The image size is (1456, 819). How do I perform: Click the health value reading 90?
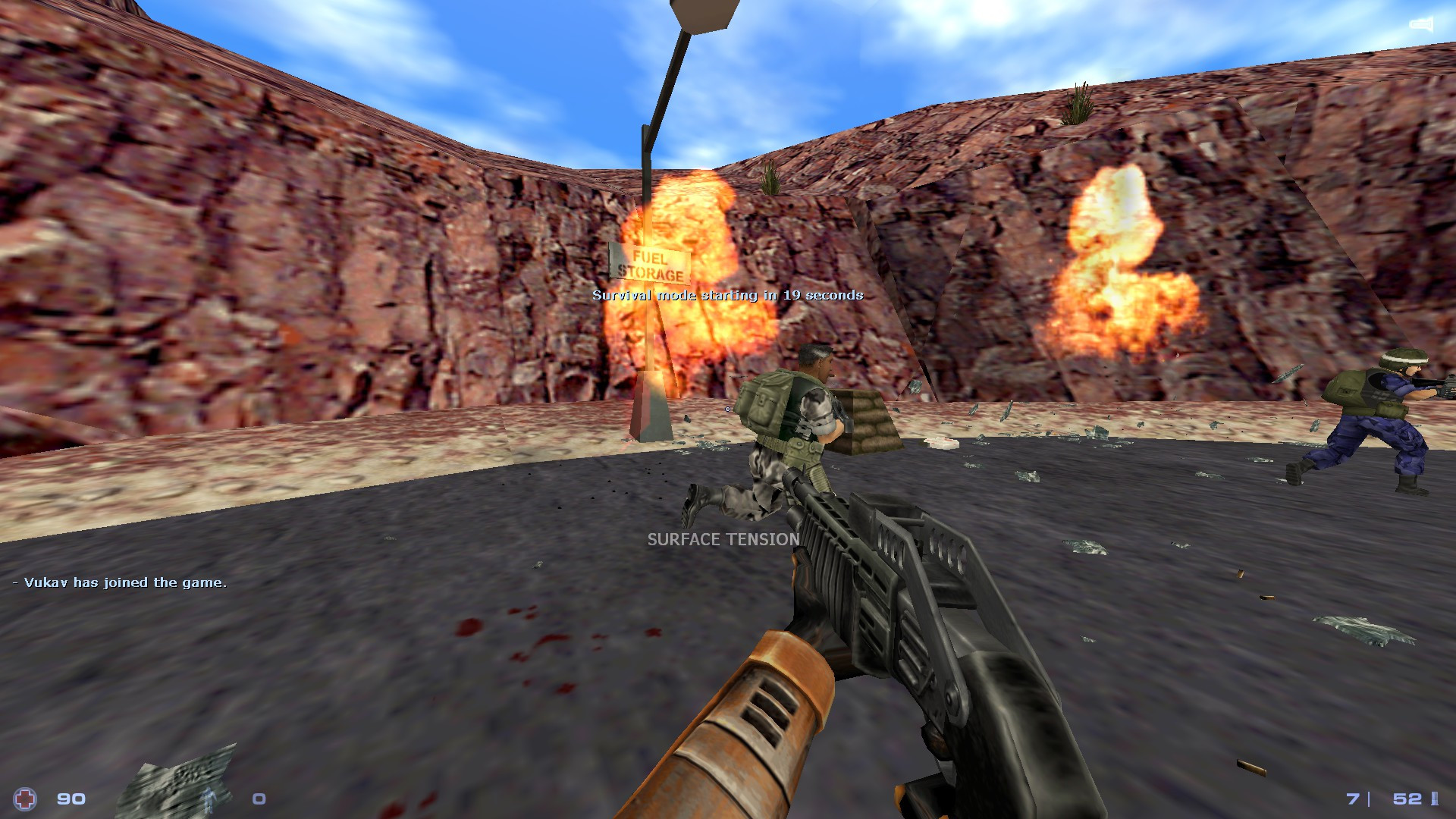tap(70, 799)
